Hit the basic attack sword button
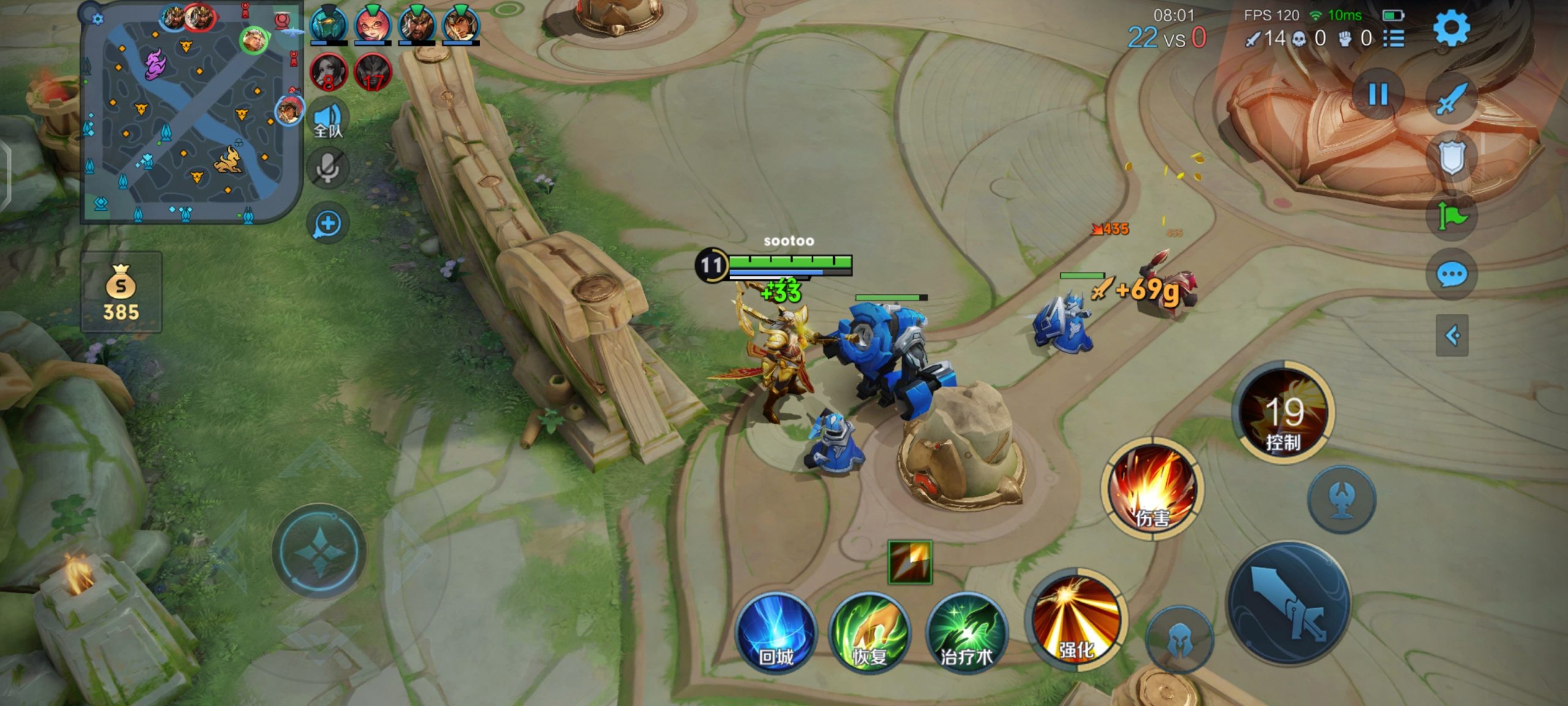This screenshot has height=706, width=1568. point(1289,604)
